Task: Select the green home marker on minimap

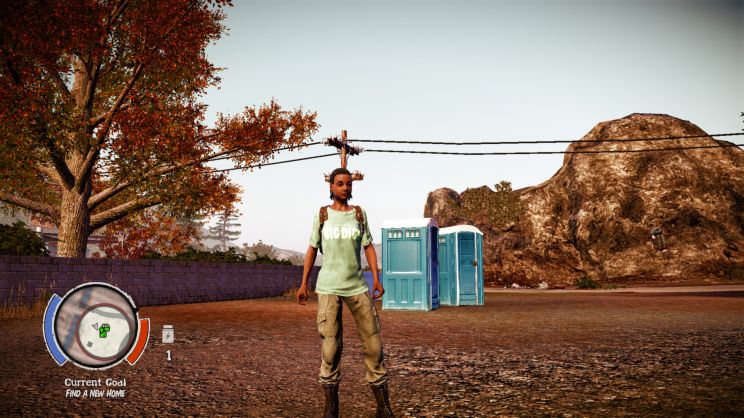Action: (x=103, y=330)
